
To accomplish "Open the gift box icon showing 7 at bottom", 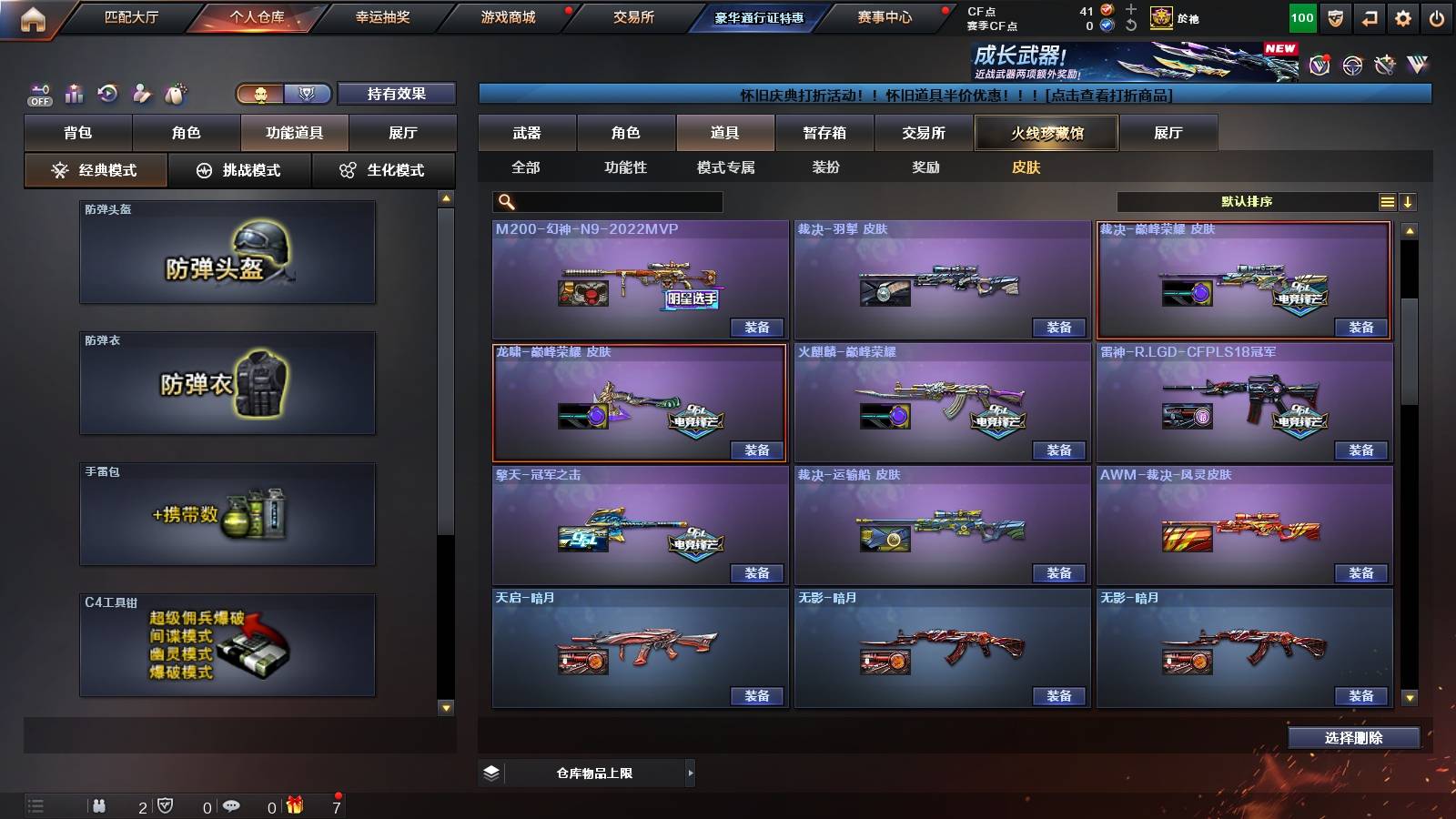I will (293, 806).
